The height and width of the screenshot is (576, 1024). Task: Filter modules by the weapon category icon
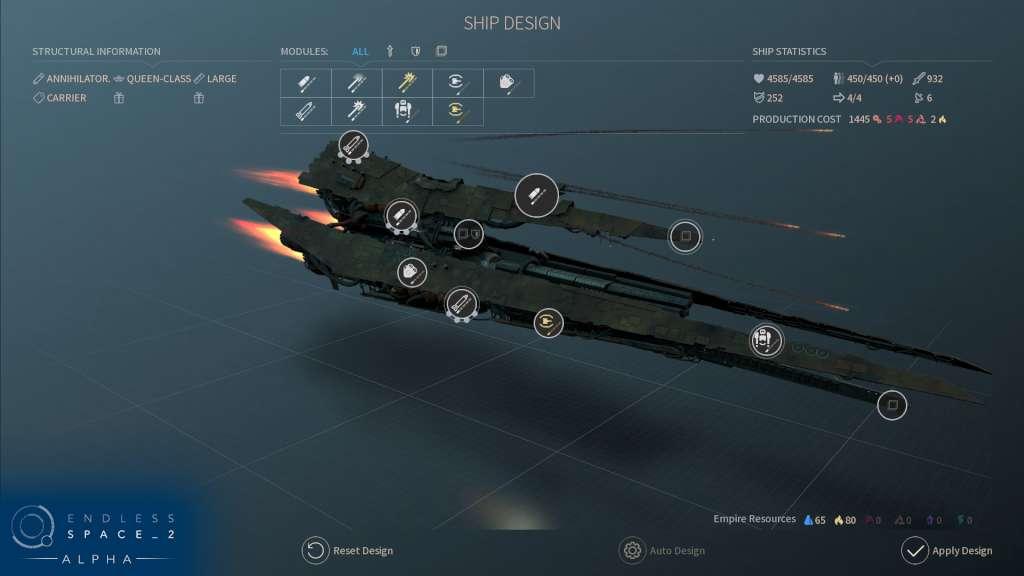pos(390,51)
